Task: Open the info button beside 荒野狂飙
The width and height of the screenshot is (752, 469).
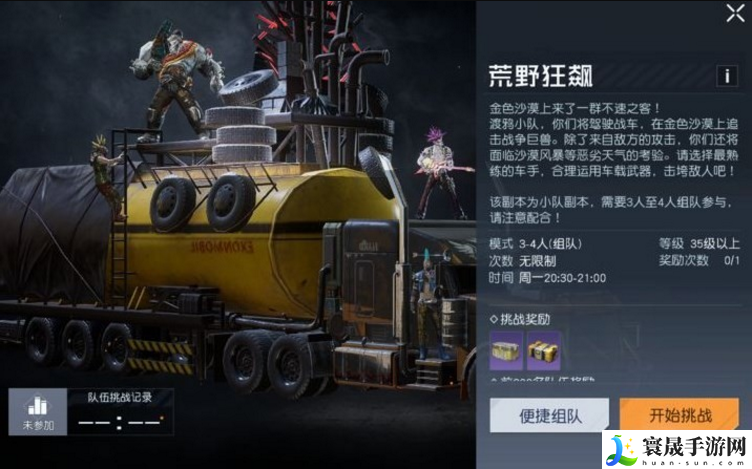Action: click(727, 76)
